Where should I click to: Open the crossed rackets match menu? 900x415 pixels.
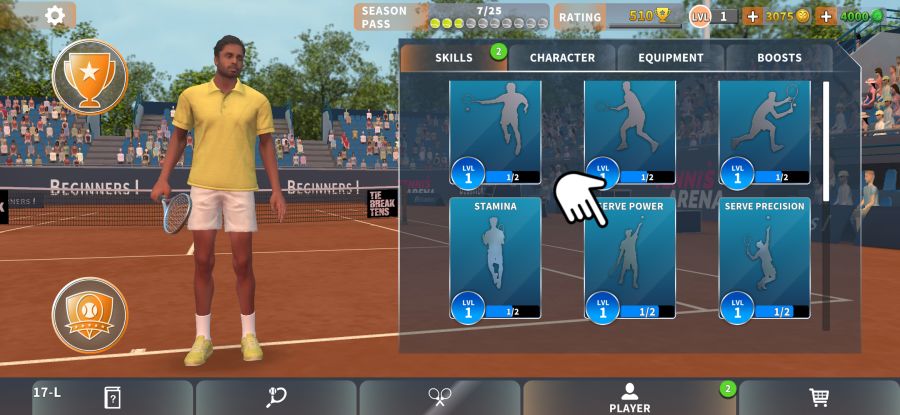(439, 397)
